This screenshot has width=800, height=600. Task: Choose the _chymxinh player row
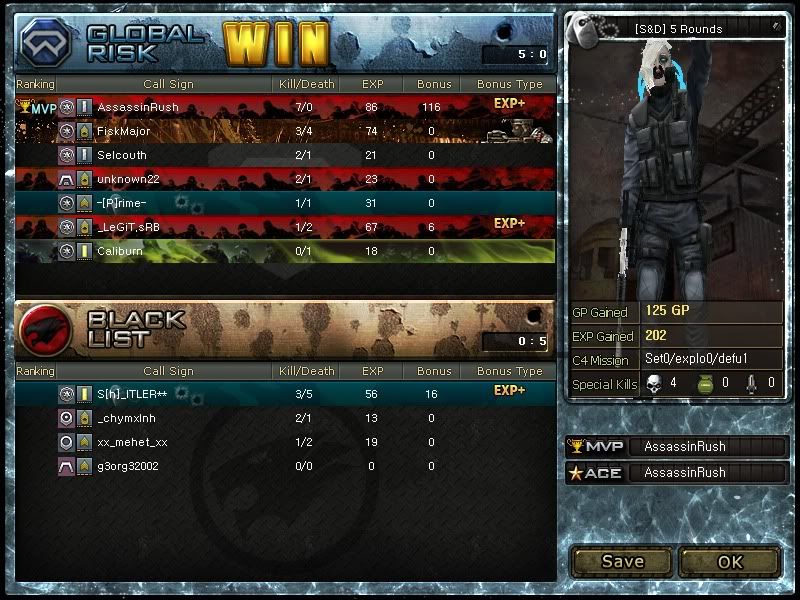point(285,418)
